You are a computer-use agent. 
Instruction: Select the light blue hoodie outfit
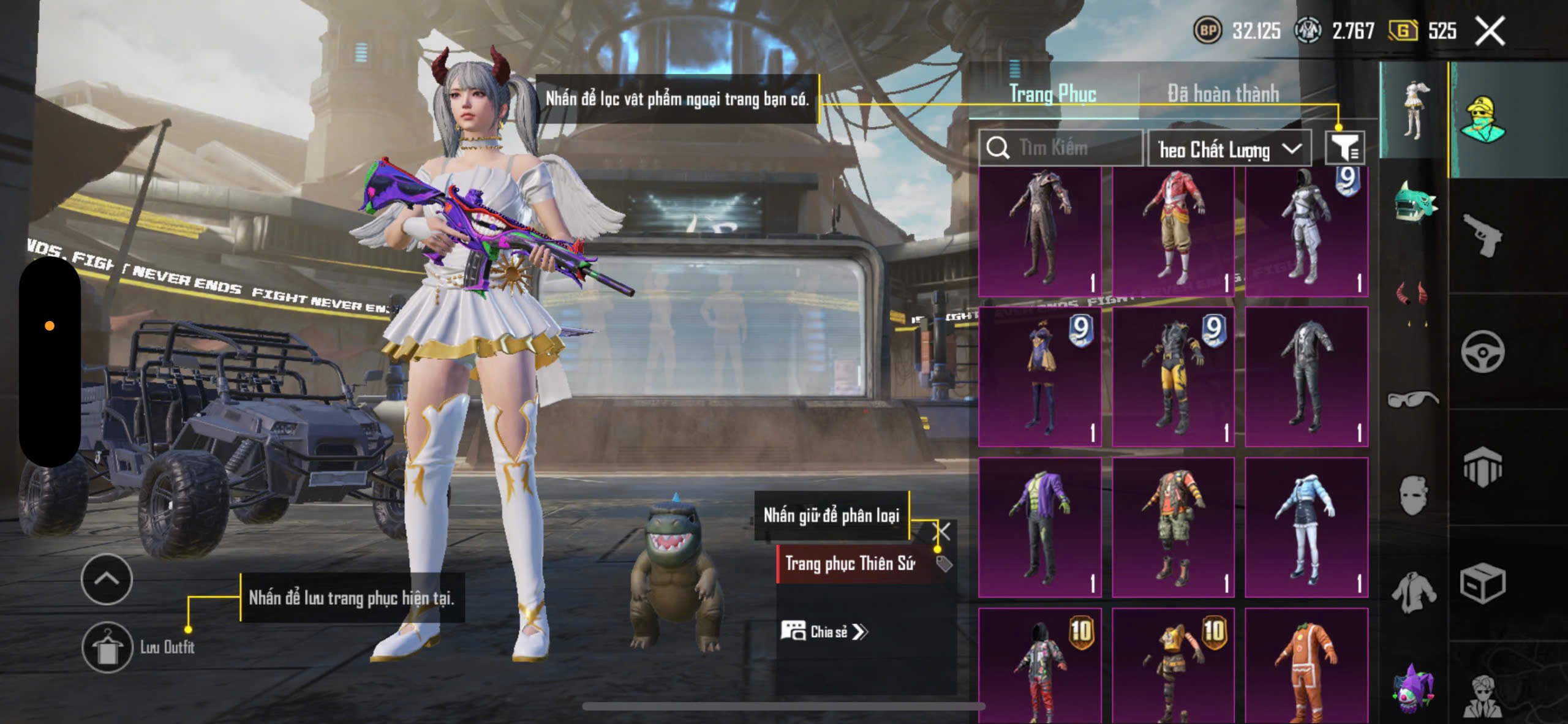pos(1306,527)
